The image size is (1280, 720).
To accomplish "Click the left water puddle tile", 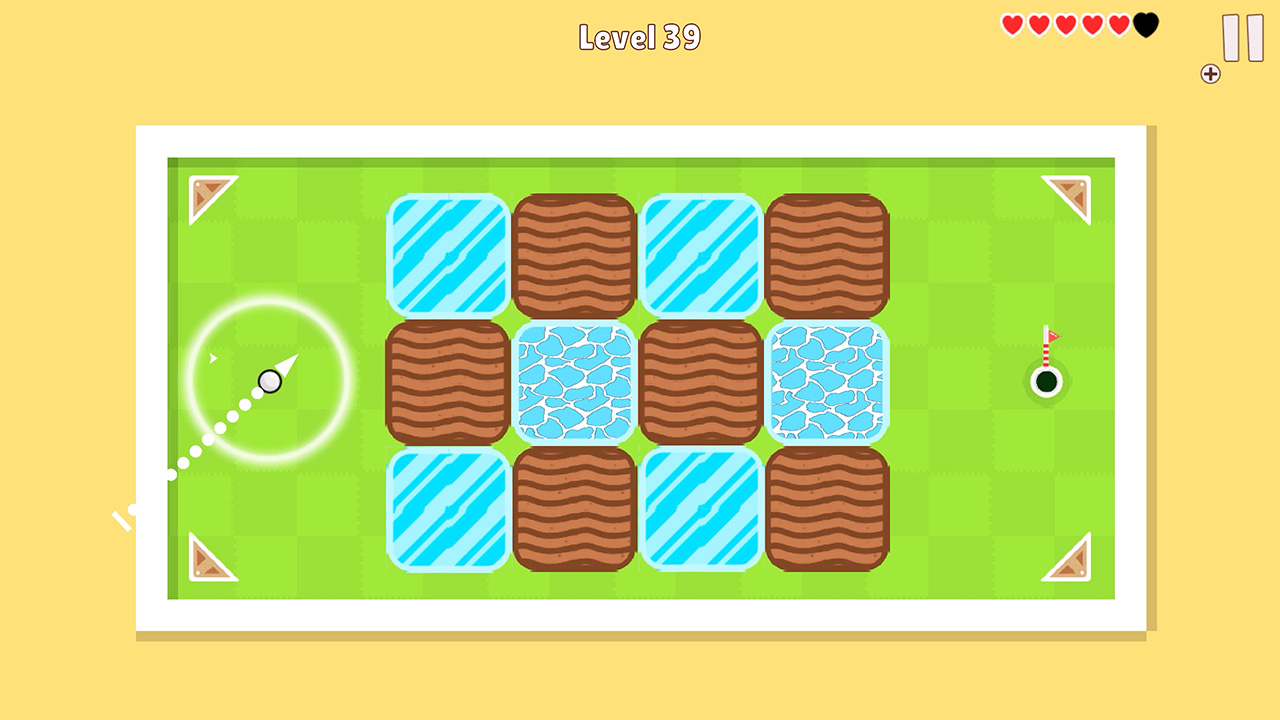I will [x=575, y=380].
